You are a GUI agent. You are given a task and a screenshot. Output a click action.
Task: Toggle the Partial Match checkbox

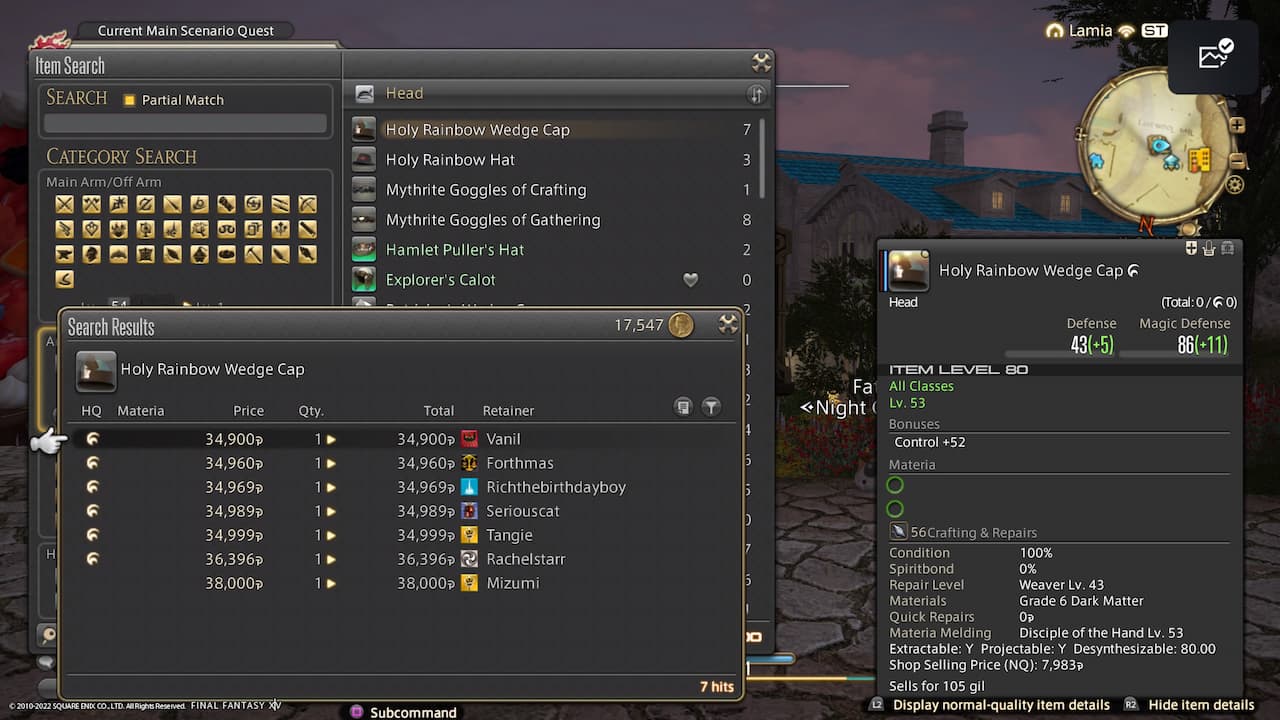(128, 99)
